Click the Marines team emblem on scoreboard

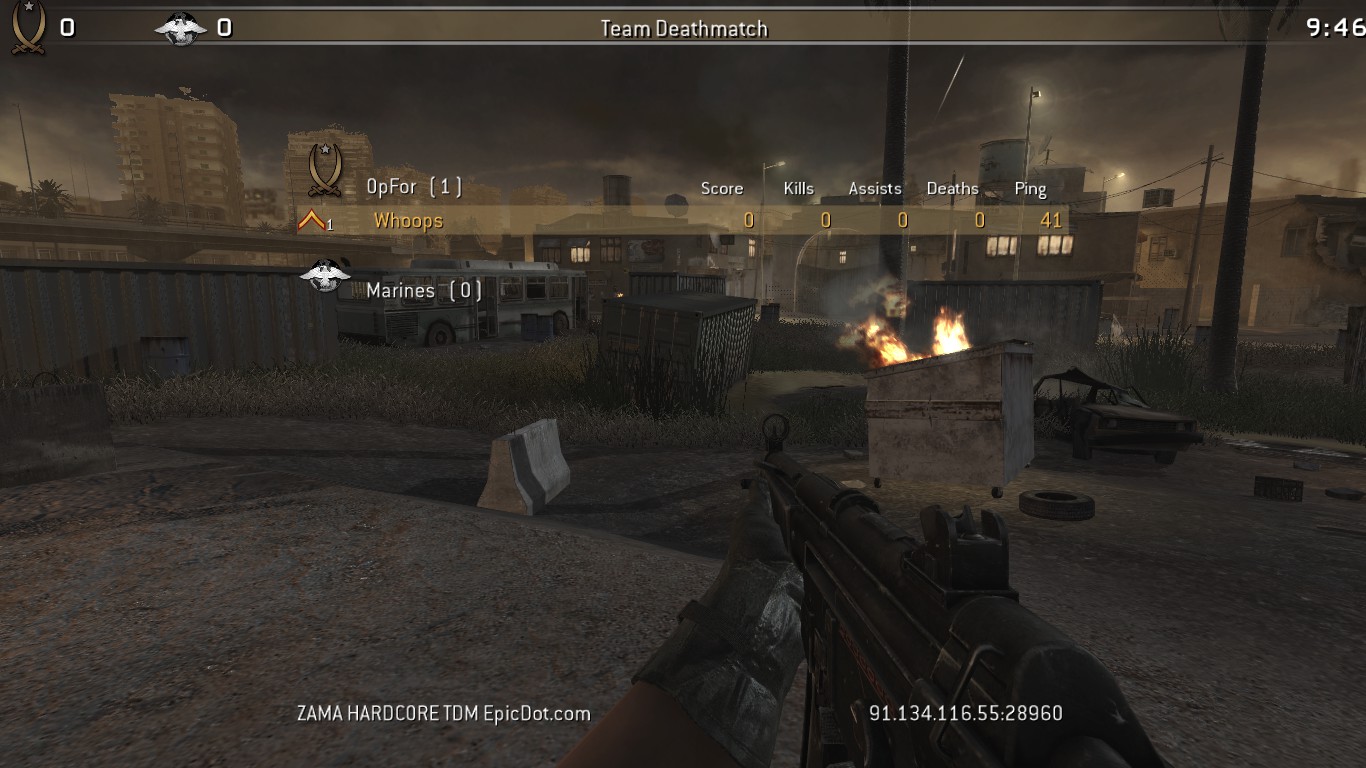point(325,276)
